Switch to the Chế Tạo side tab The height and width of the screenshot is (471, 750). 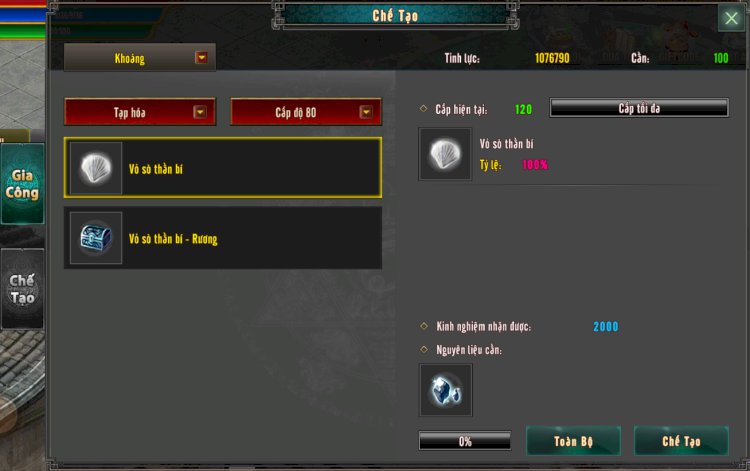(x=22, y=289)
